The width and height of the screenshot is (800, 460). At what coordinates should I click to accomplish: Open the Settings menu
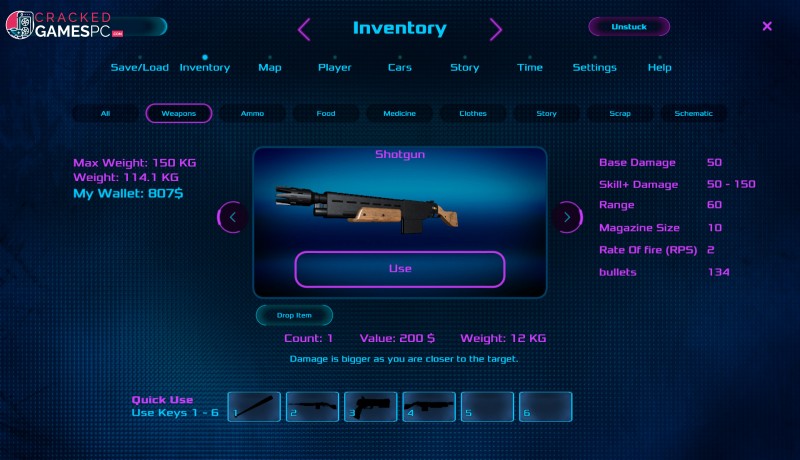(x=594, y=67)
